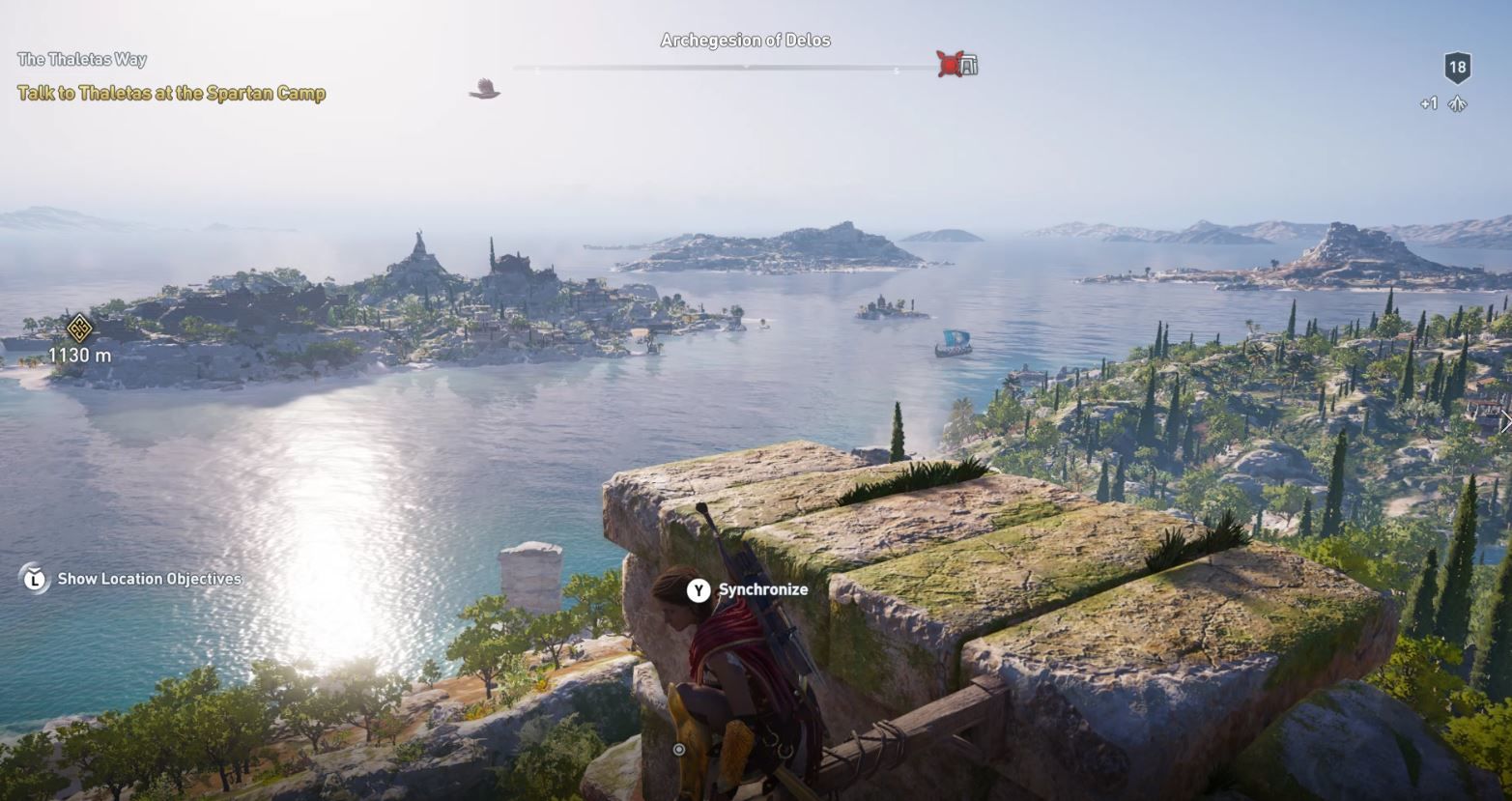Click Ikaros the eagle flying in the sky
This screenshot has height=801, width=1512.
pos(483,88)
